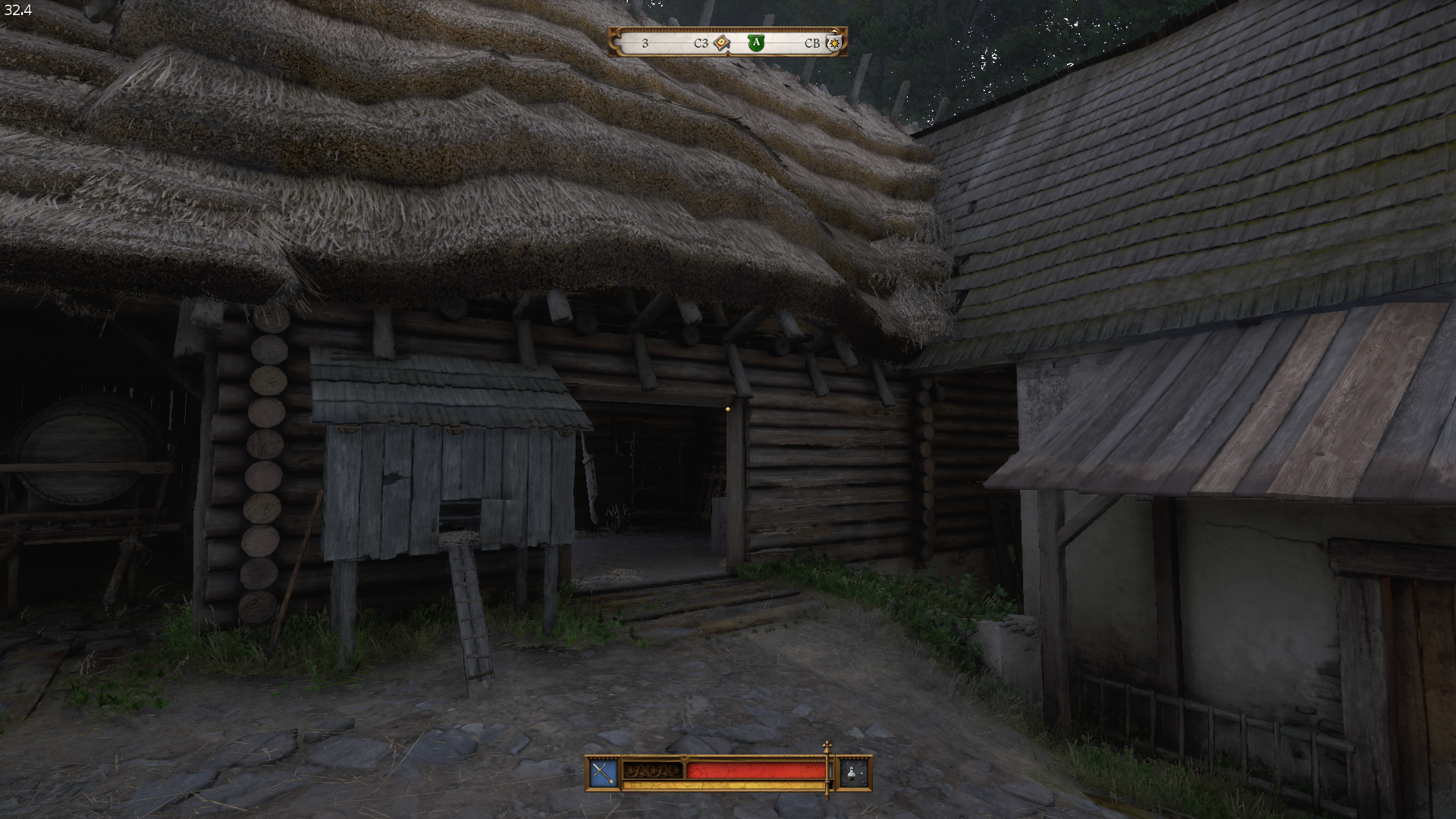Select the red target marker on compass

click(x=721, y=43)
